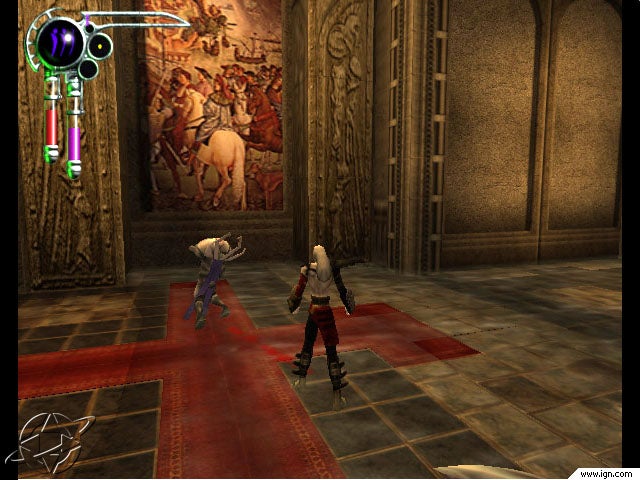The image size is (640, 480).
Task: Click the empty dark orb below the yellow-dot orb
Action: point(88,69)
